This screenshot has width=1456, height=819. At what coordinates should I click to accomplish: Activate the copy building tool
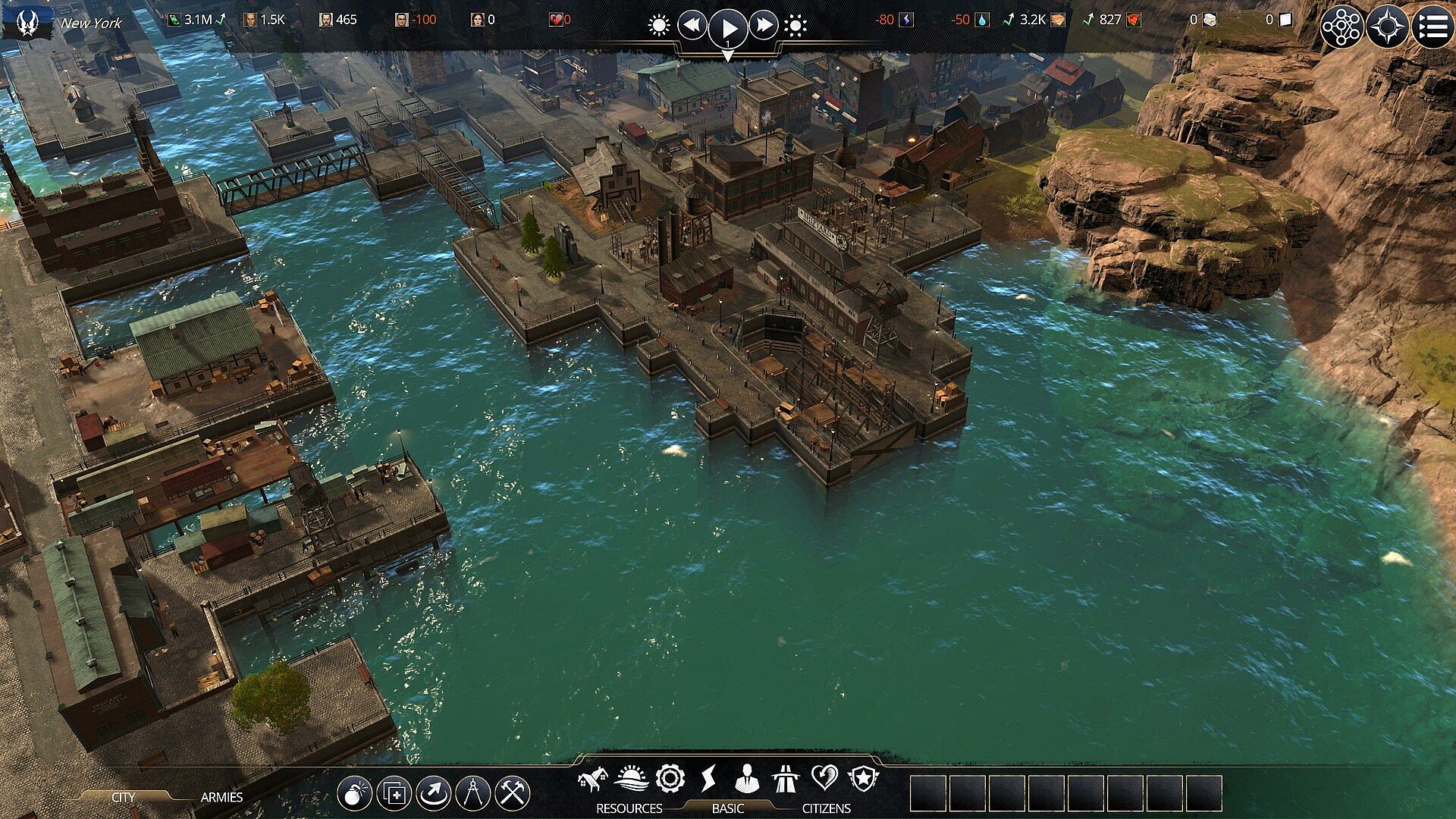click(x=394, y=794)
